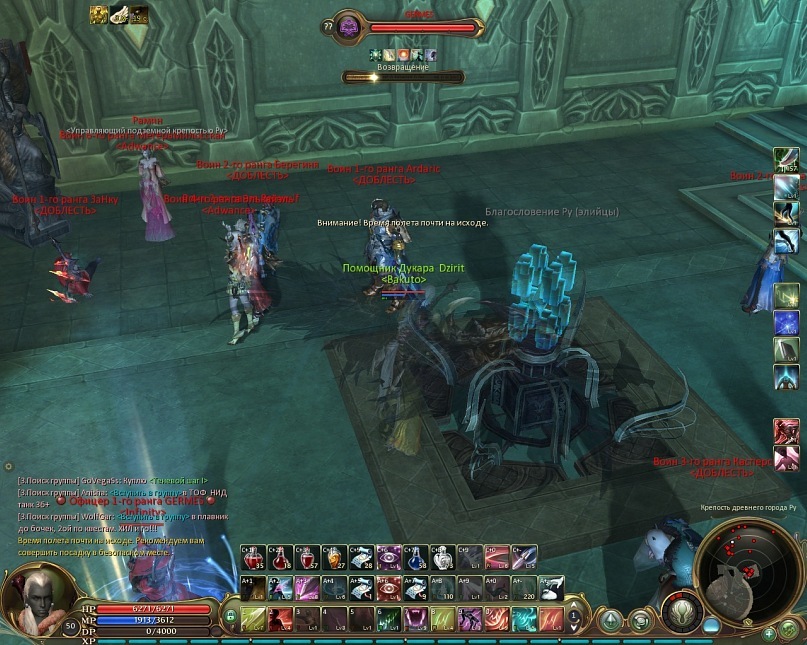The image size is (807, 645).
Task: Toggle the green hotbar lock button
Action: (x=231, y=617)
